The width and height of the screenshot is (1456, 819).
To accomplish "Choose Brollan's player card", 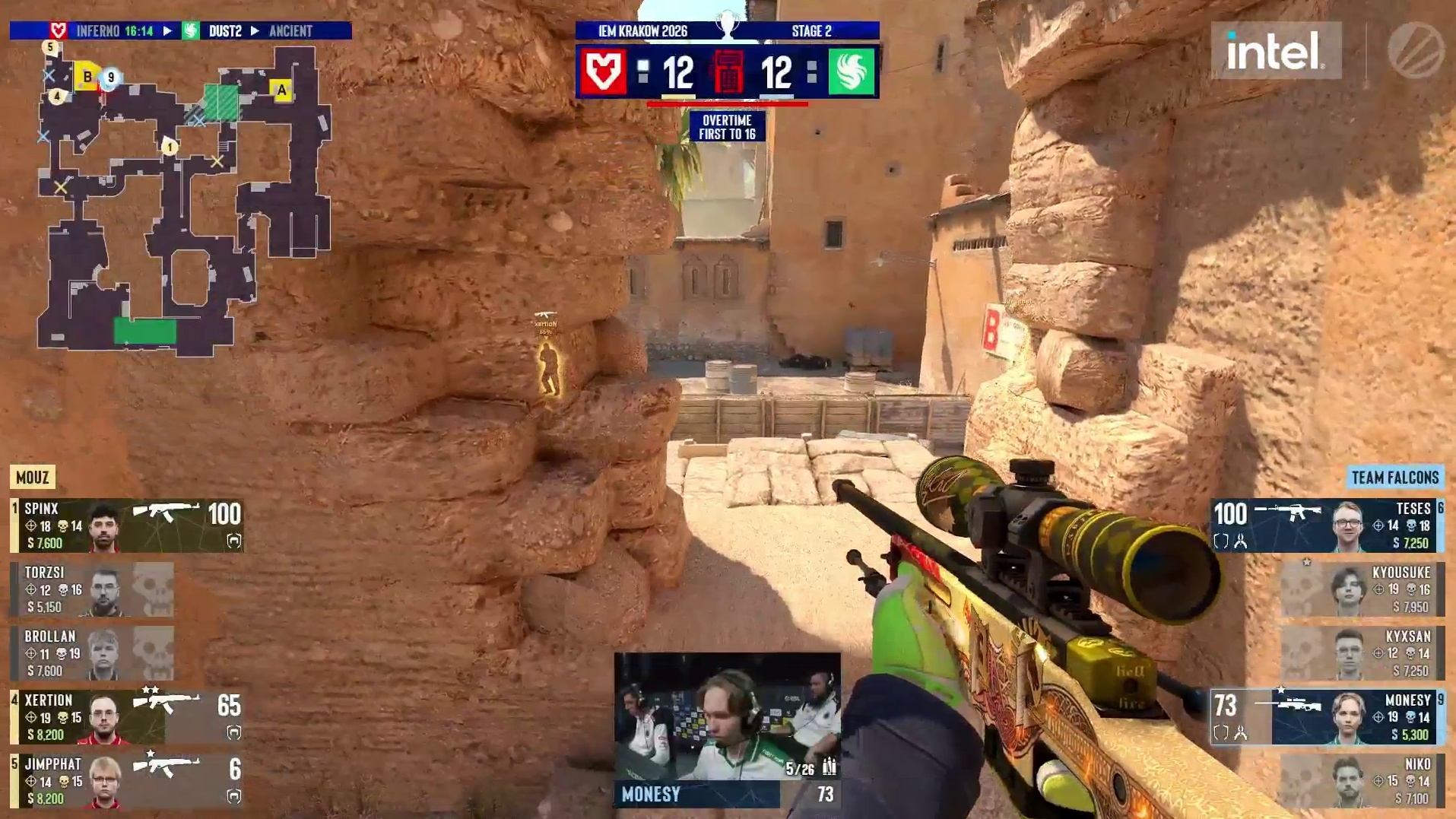I will click(92, 653).
